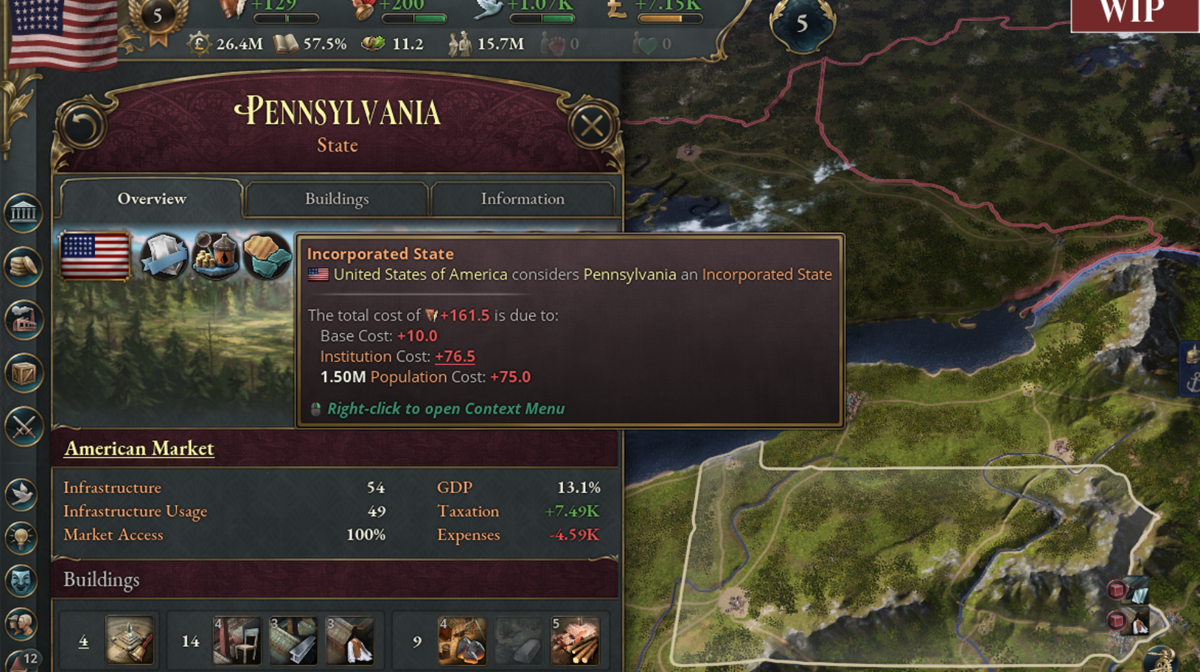Open the Military menu with crossed swords
Screen dimensions: 1200x672
point(23,427)
